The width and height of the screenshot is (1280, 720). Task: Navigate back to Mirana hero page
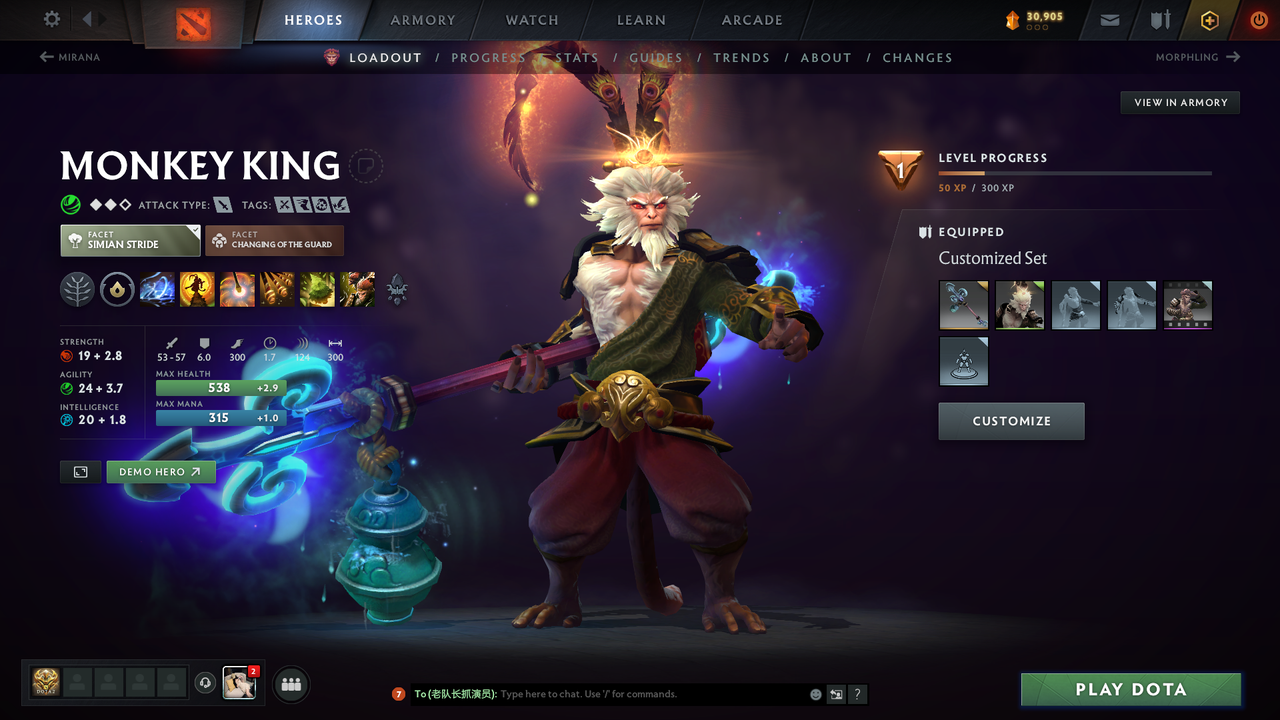[x=70, y=57]
